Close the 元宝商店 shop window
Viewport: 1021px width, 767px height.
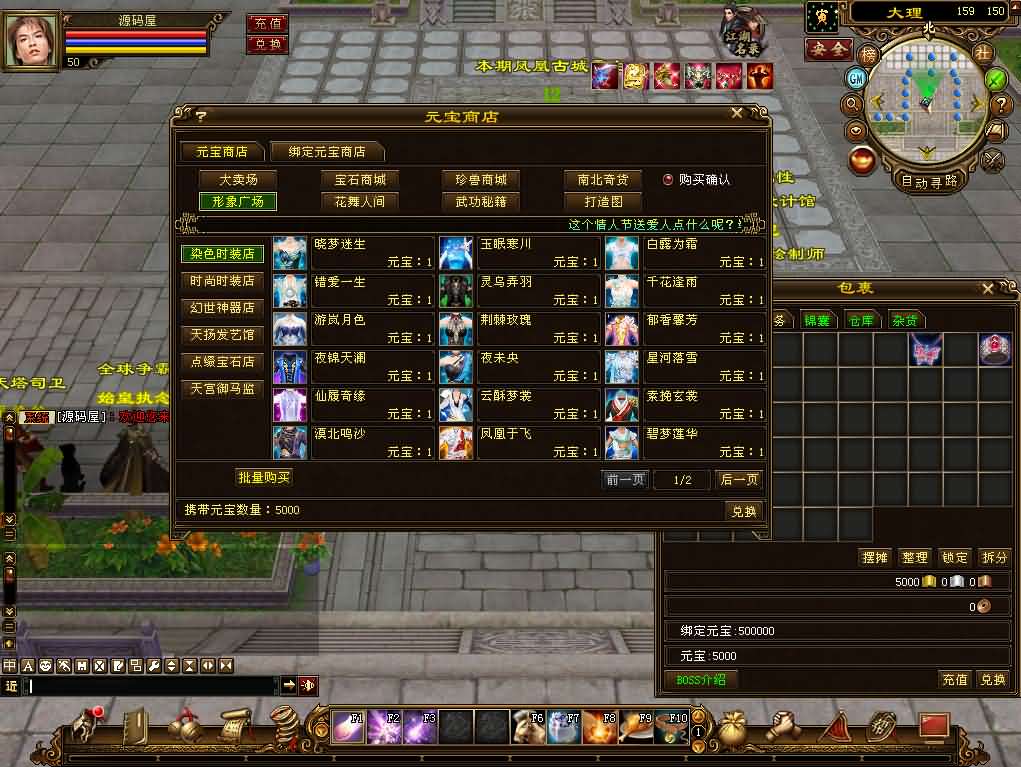pos(737,114)
